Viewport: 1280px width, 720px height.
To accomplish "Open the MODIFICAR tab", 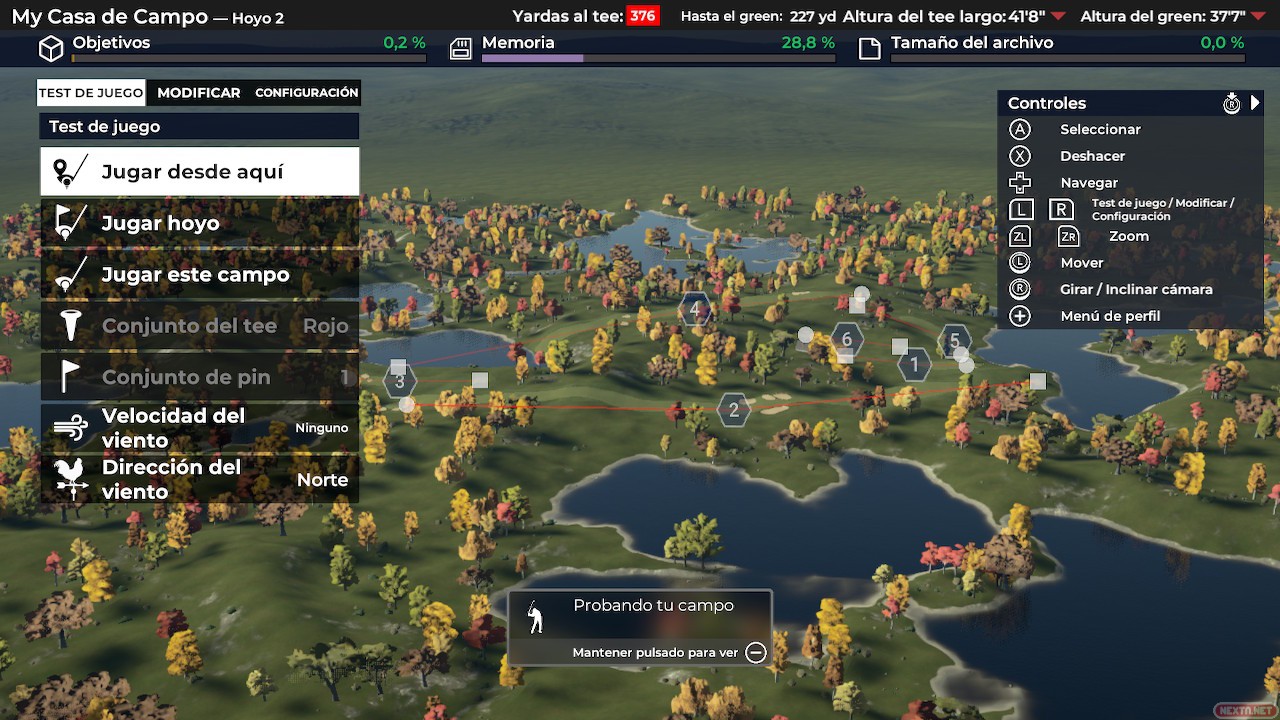I will (x=198, y=93).
